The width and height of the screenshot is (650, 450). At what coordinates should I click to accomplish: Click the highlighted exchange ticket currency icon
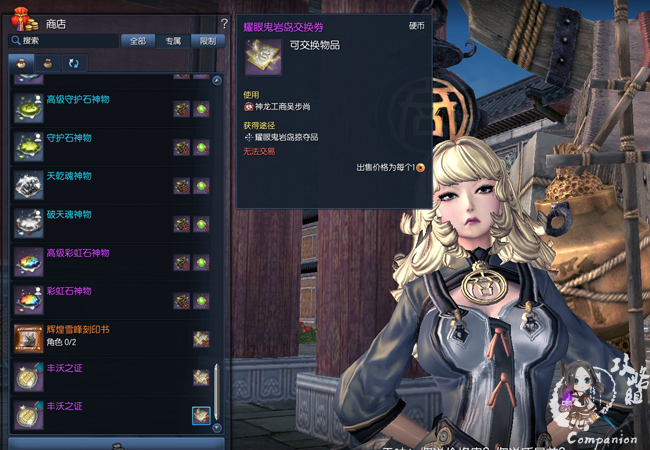(x=201, y=415)
